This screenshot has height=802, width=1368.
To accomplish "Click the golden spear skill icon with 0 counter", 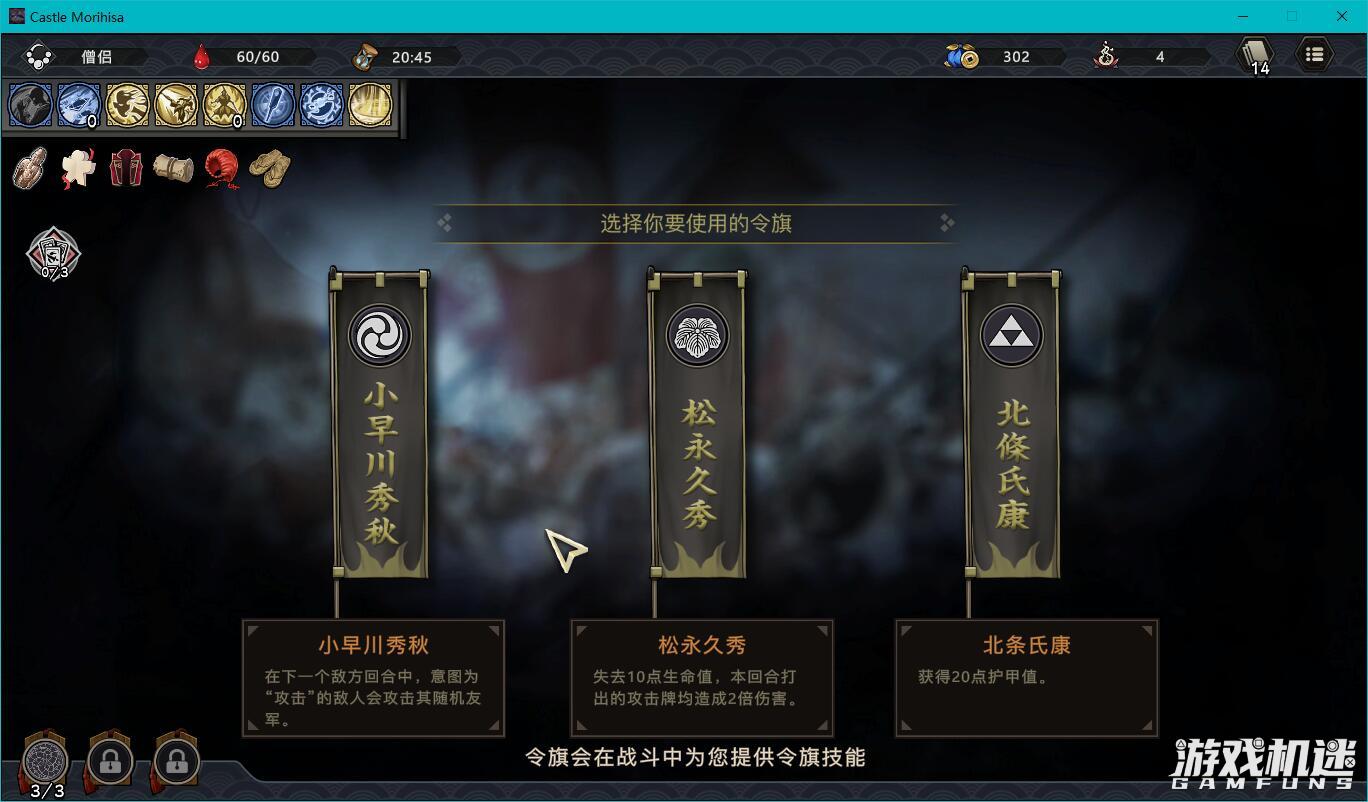I will [x=225, y=105].
